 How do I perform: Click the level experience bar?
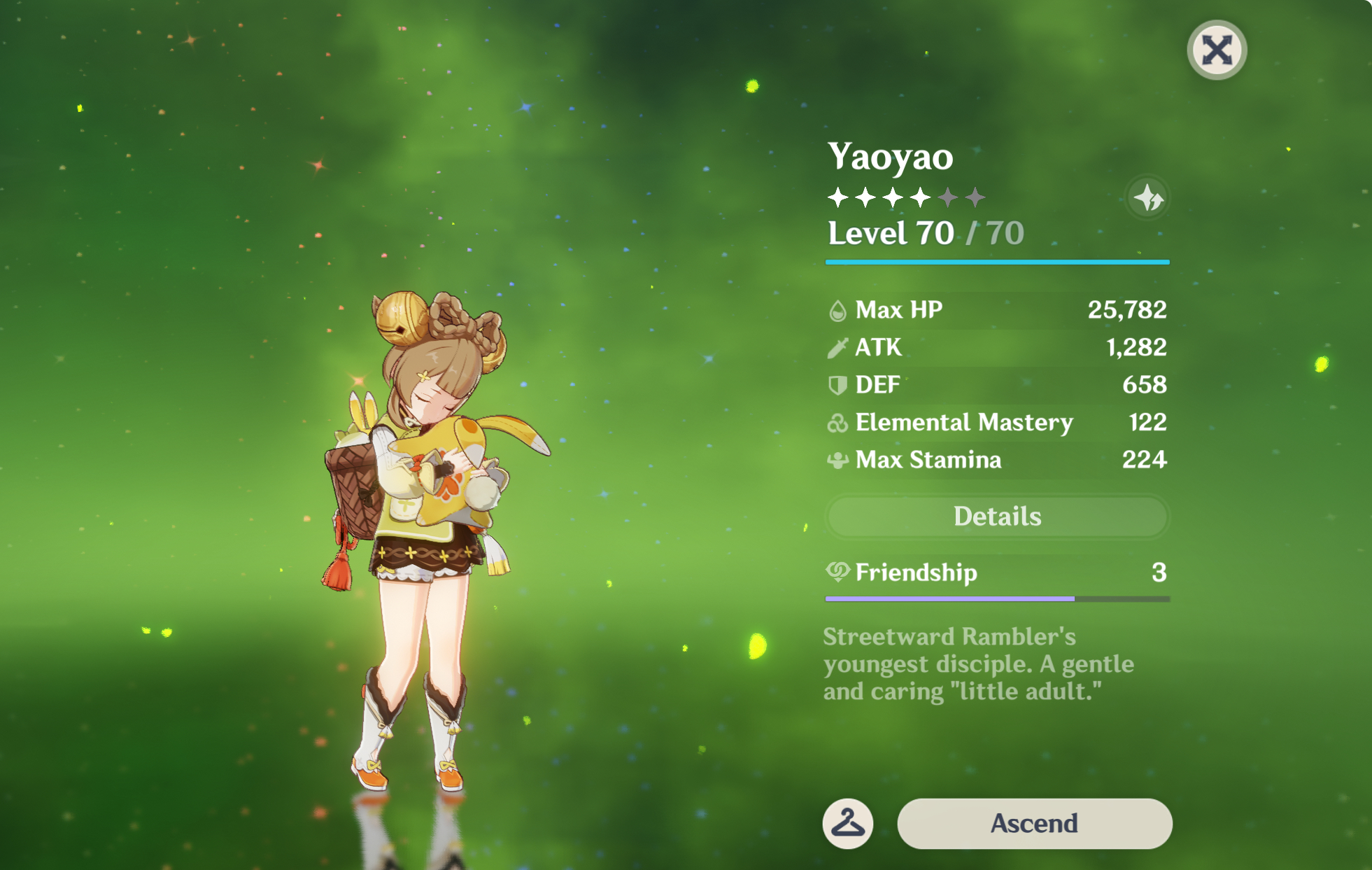997,262
